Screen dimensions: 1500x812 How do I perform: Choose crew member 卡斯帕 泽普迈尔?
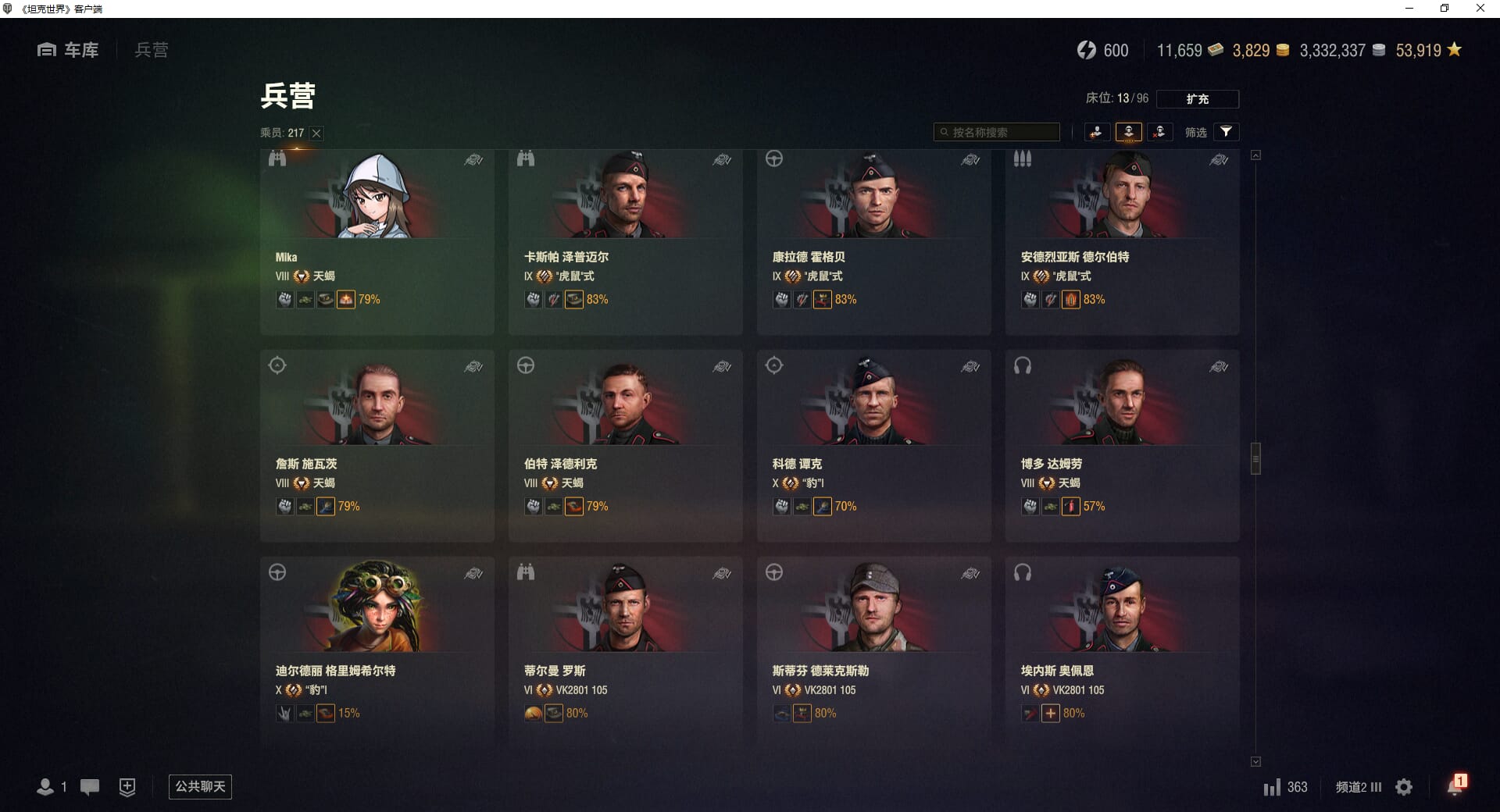[625, 242]
